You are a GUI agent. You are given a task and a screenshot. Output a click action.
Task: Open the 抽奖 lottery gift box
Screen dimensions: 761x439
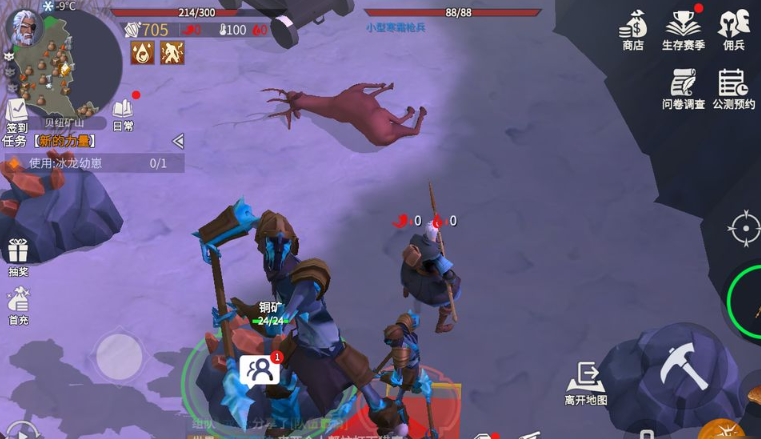18,253
